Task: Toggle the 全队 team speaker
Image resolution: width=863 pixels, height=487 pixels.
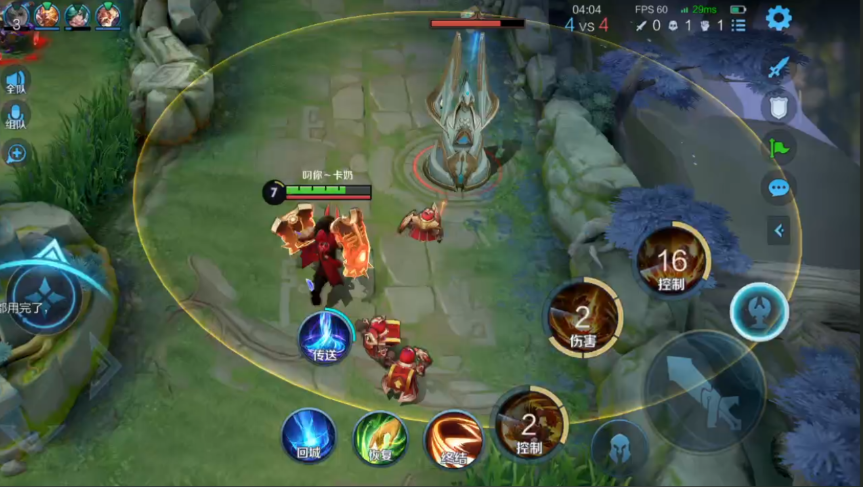Action: click(x=15, y=81)
